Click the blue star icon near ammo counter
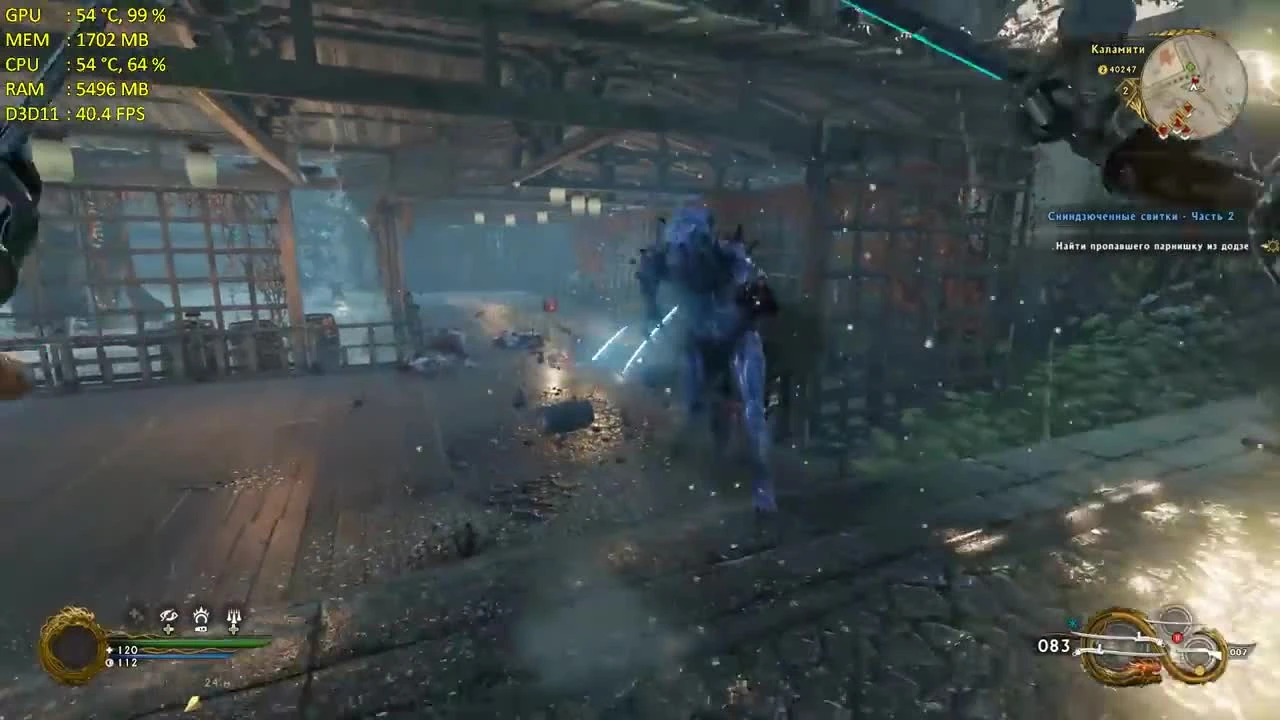This screenshot has height=720, width=1280. point(1073,623)
